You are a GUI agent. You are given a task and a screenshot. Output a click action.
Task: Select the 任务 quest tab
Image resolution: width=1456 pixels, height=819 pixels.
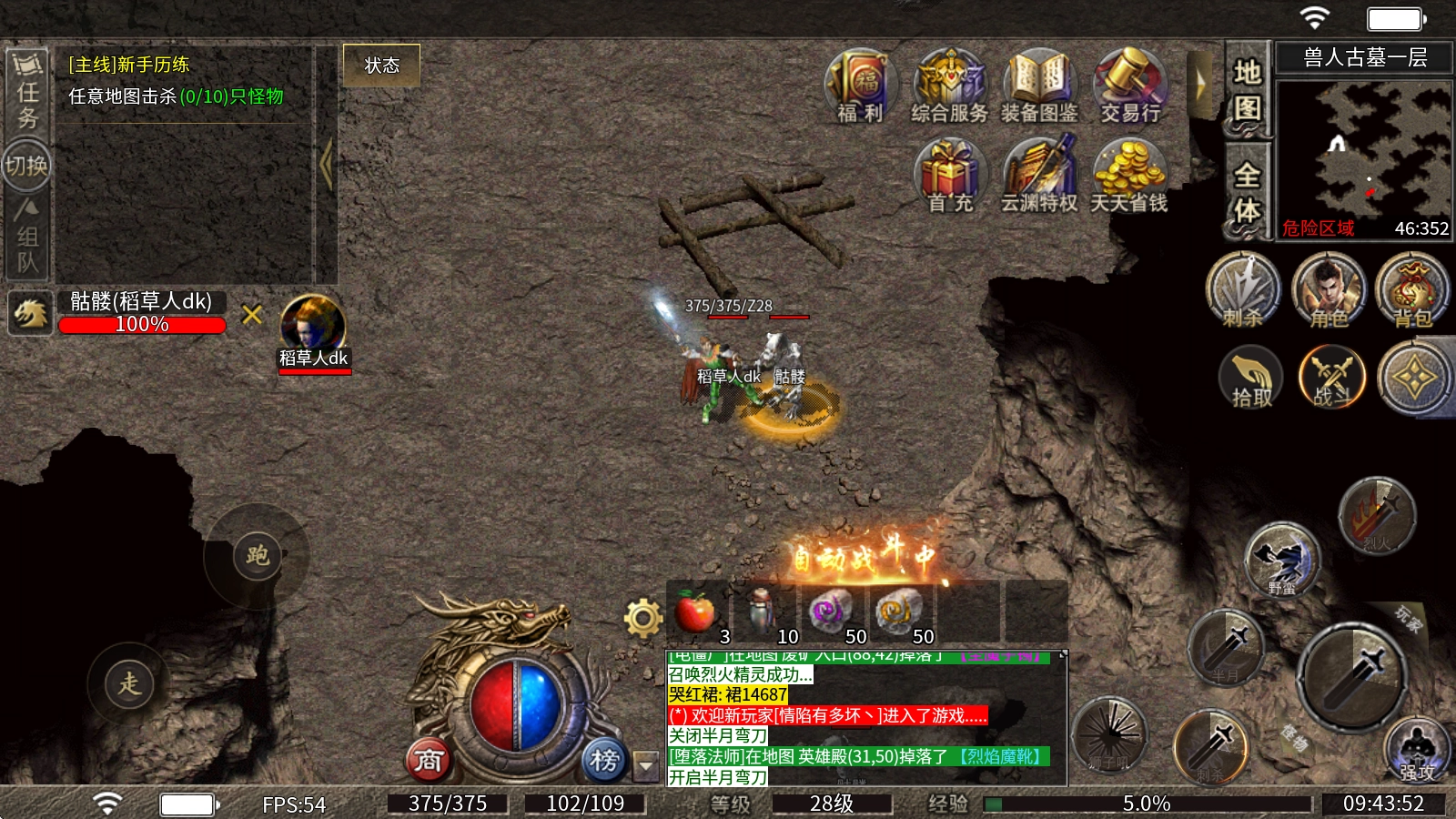point(27,93)
